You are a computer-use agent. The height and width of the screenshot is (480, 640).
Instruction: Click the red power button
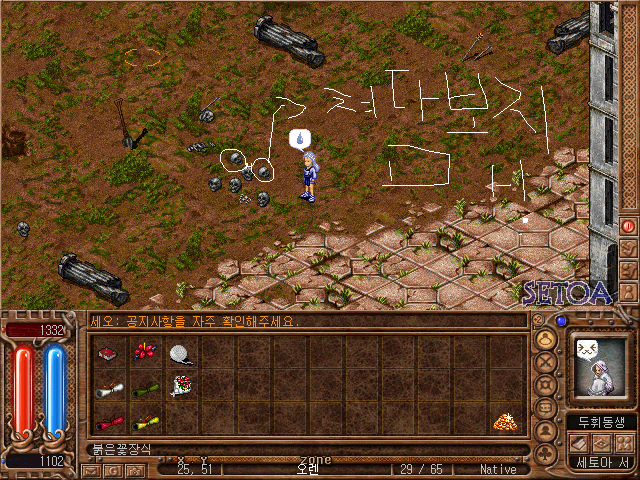pos(628,227)
